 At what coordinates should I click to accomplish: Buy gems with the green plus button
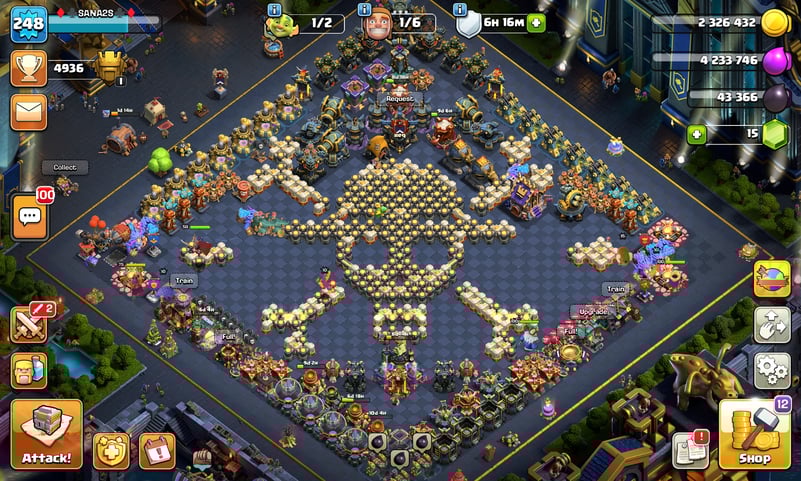[x=695, y=134]
